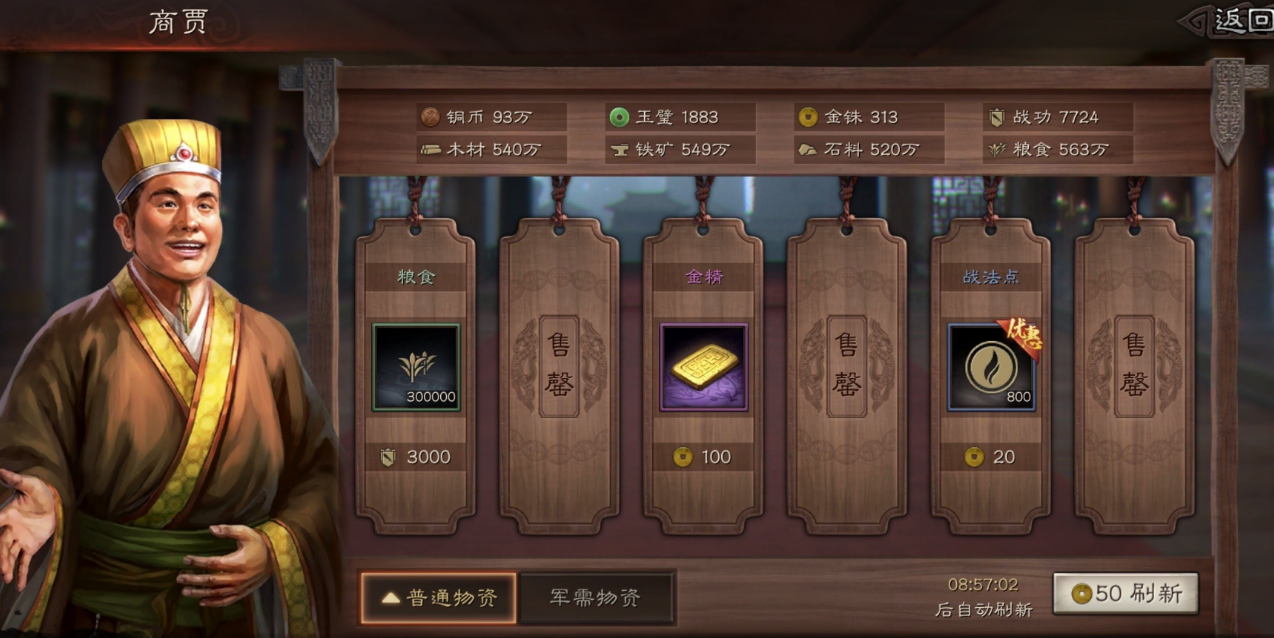Viewport: 1274px width, 638px height.
Task: Open the 军需物资 tab
Action: (597, 598)
